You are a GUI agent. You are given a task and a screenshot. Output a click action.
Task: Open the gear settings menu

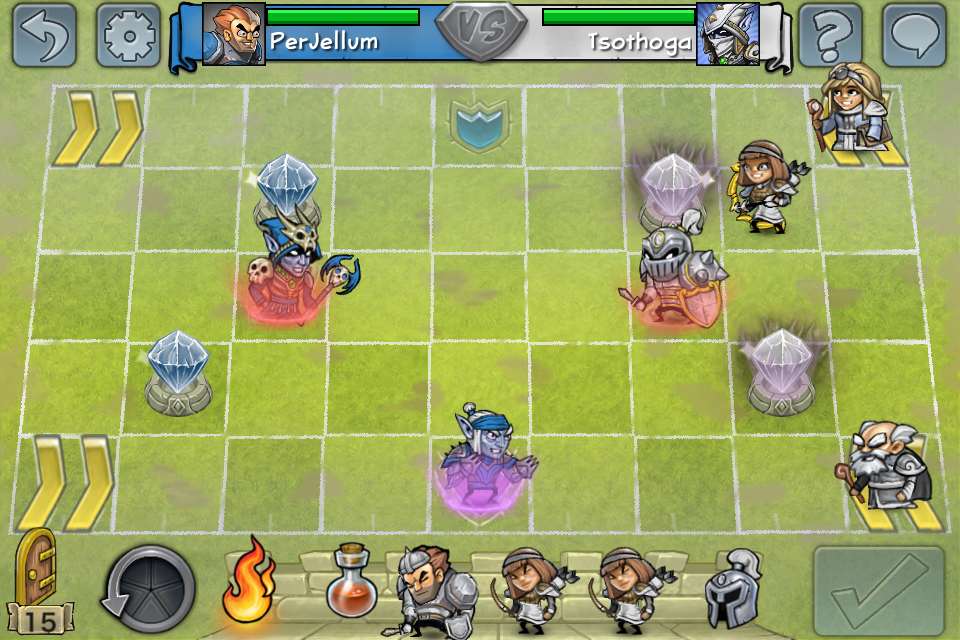pos(129,36)
